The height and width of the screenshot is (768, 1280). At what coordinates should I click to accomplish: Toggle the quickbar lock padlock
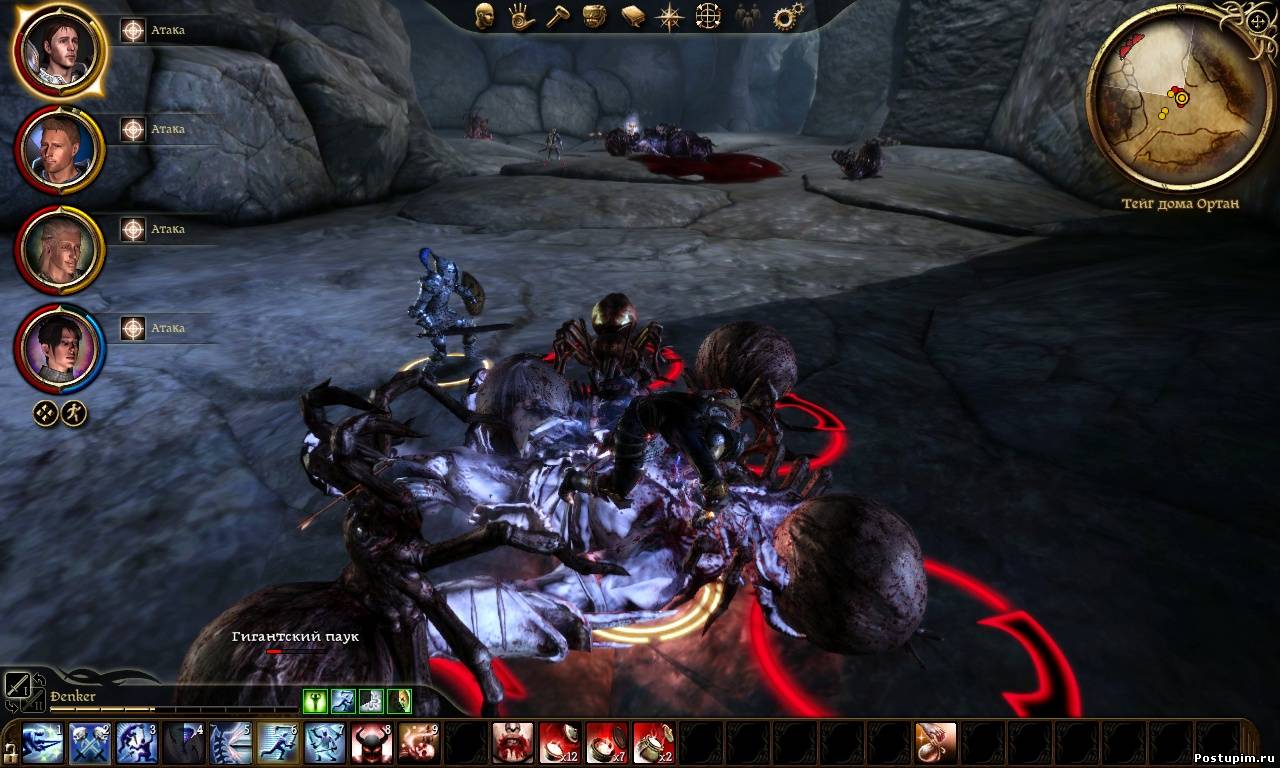(9, 750)
